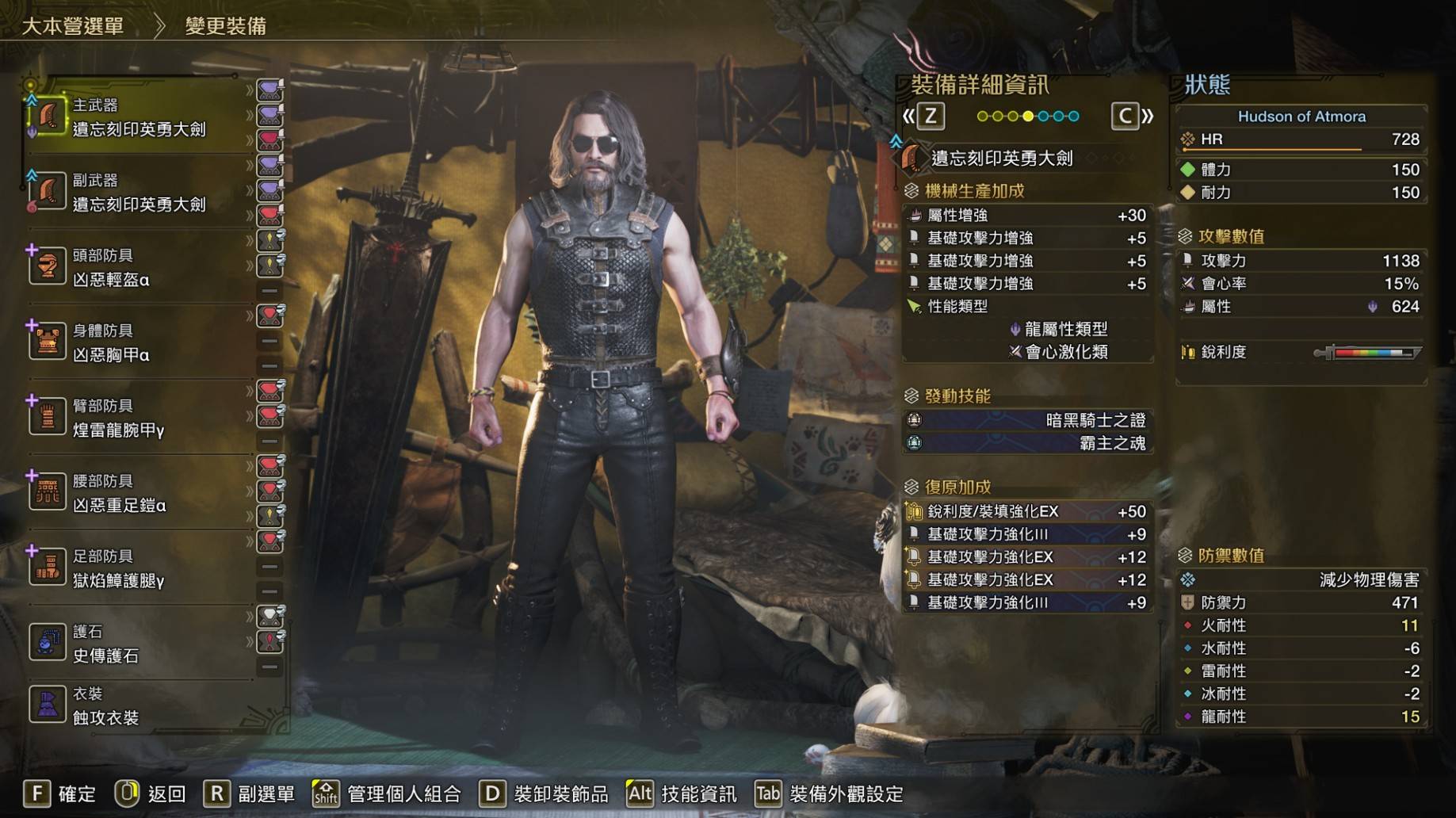Image resolution: width=1456 pixels, height=818 pixels.
Task: Select the main weapon slot 主武器
Action: 139,117
